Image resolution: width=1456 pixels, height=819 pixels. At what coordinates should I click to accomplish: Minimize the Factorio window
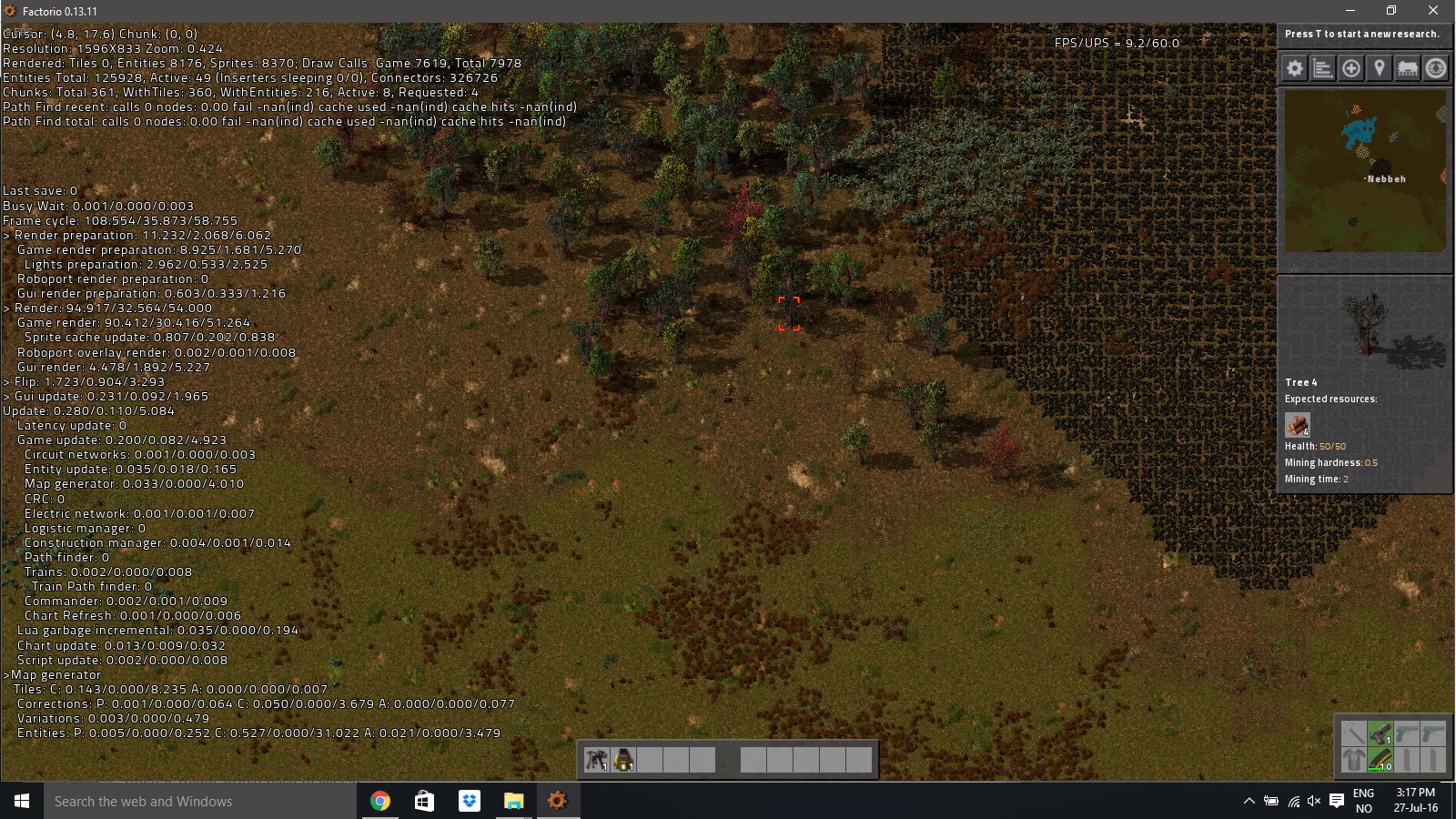pos(1350,11)
